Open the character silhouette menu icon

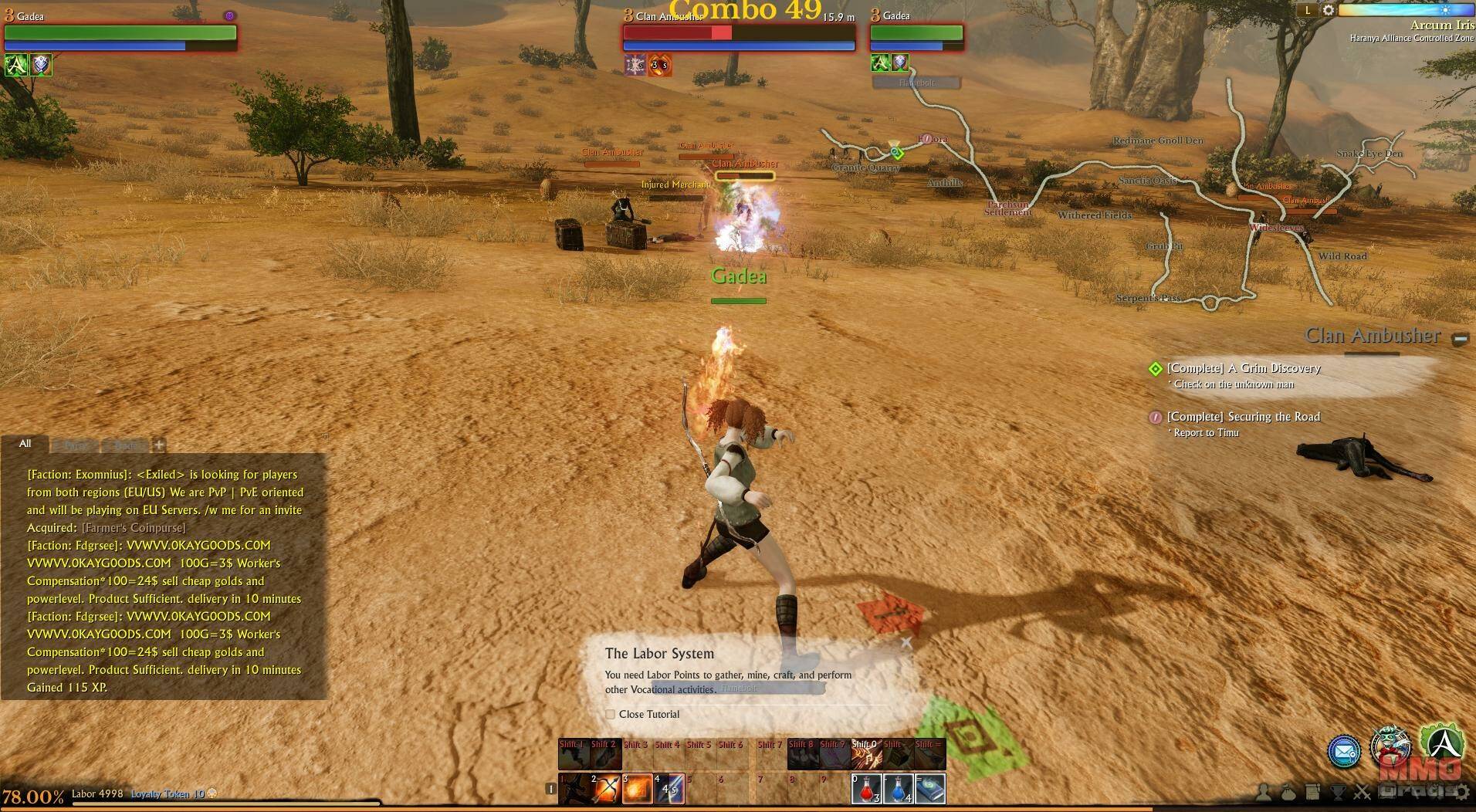(x=1264, y=791)
